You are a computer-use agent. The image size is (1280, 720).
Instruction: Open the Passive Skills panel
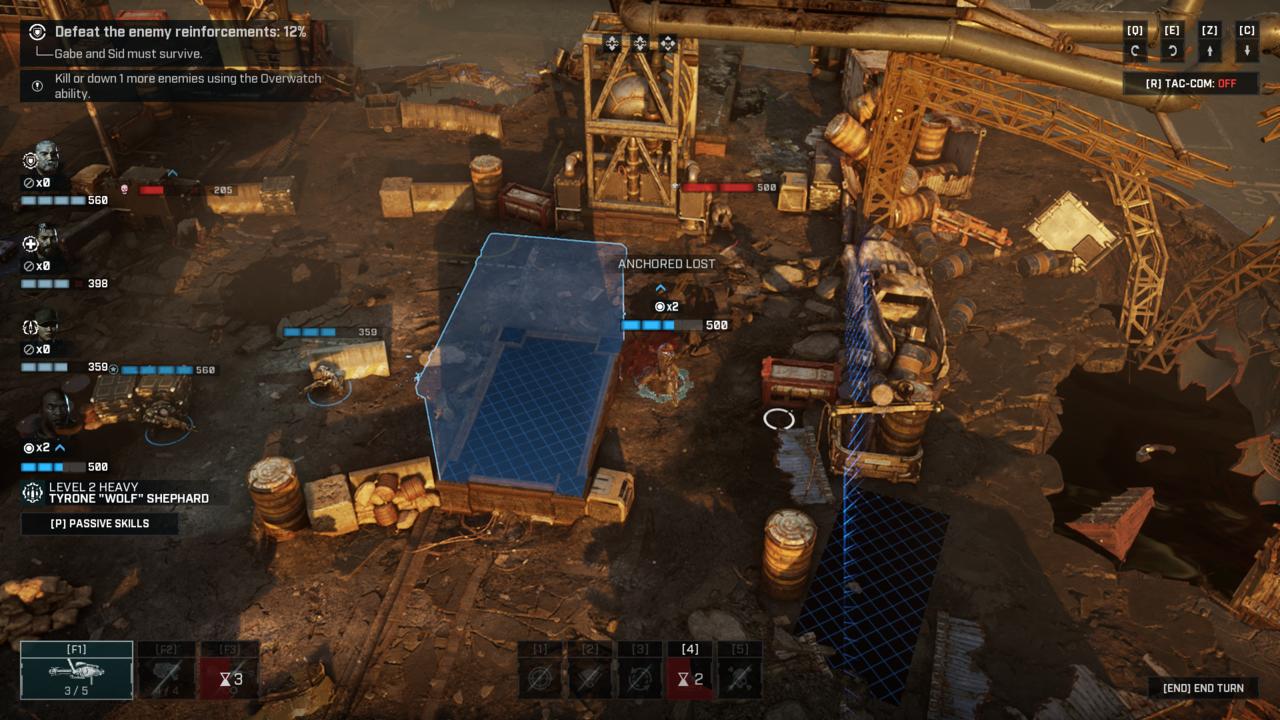coord(100,523)
